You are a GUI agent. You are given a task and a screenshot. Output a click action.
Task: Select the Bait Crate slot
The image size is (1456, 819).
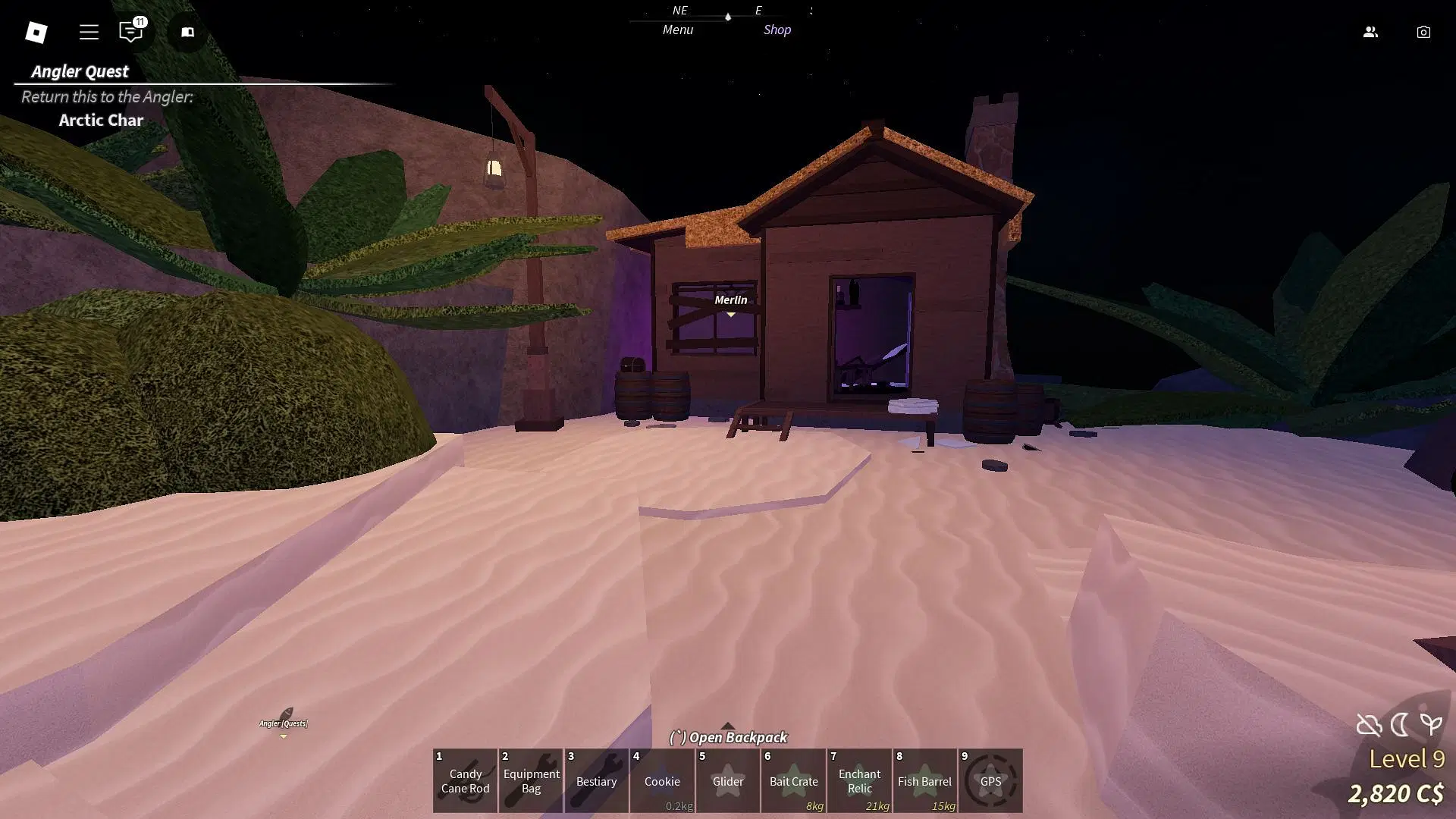793,780
